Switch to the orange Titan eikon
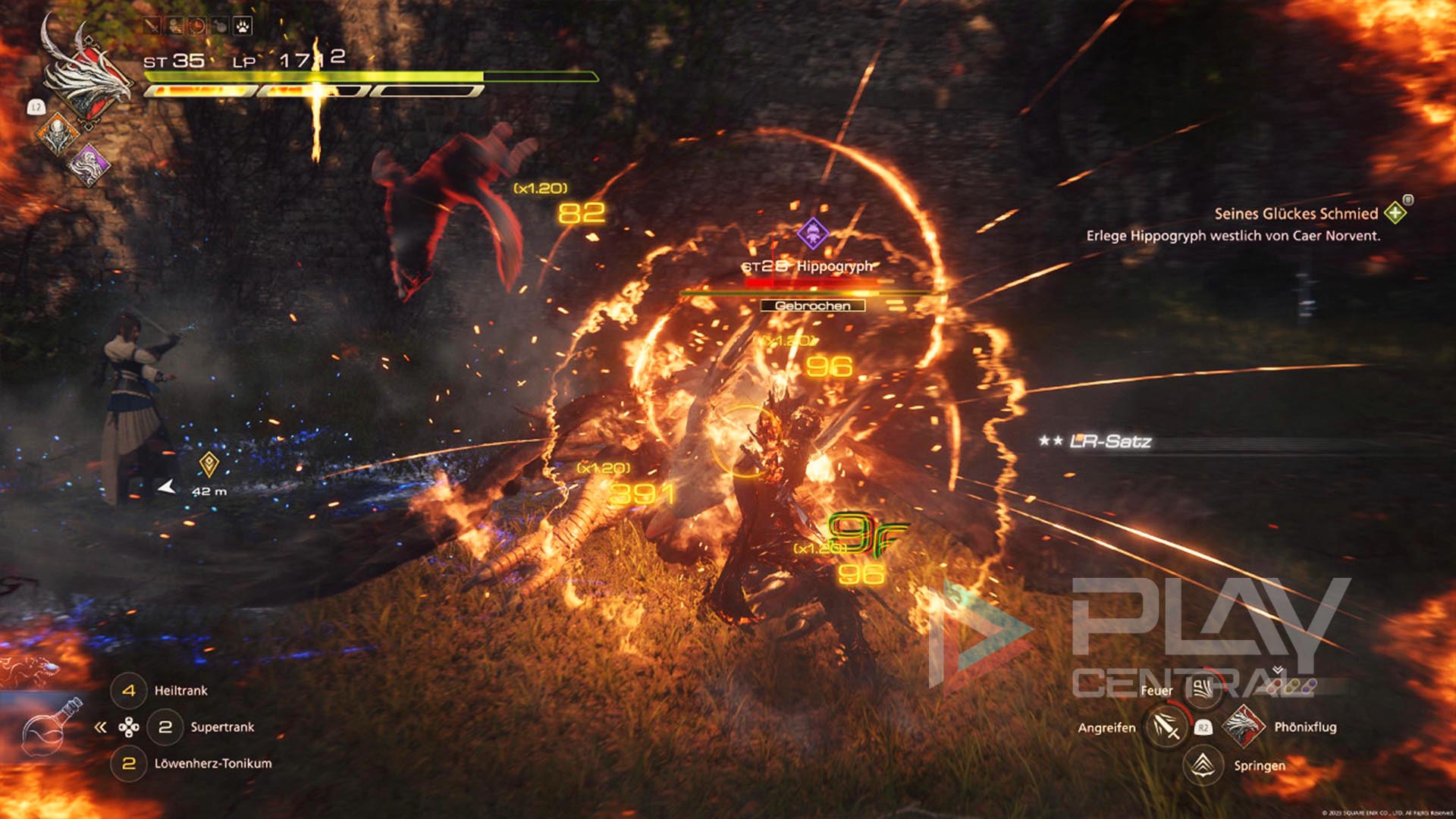 [58, 134]
